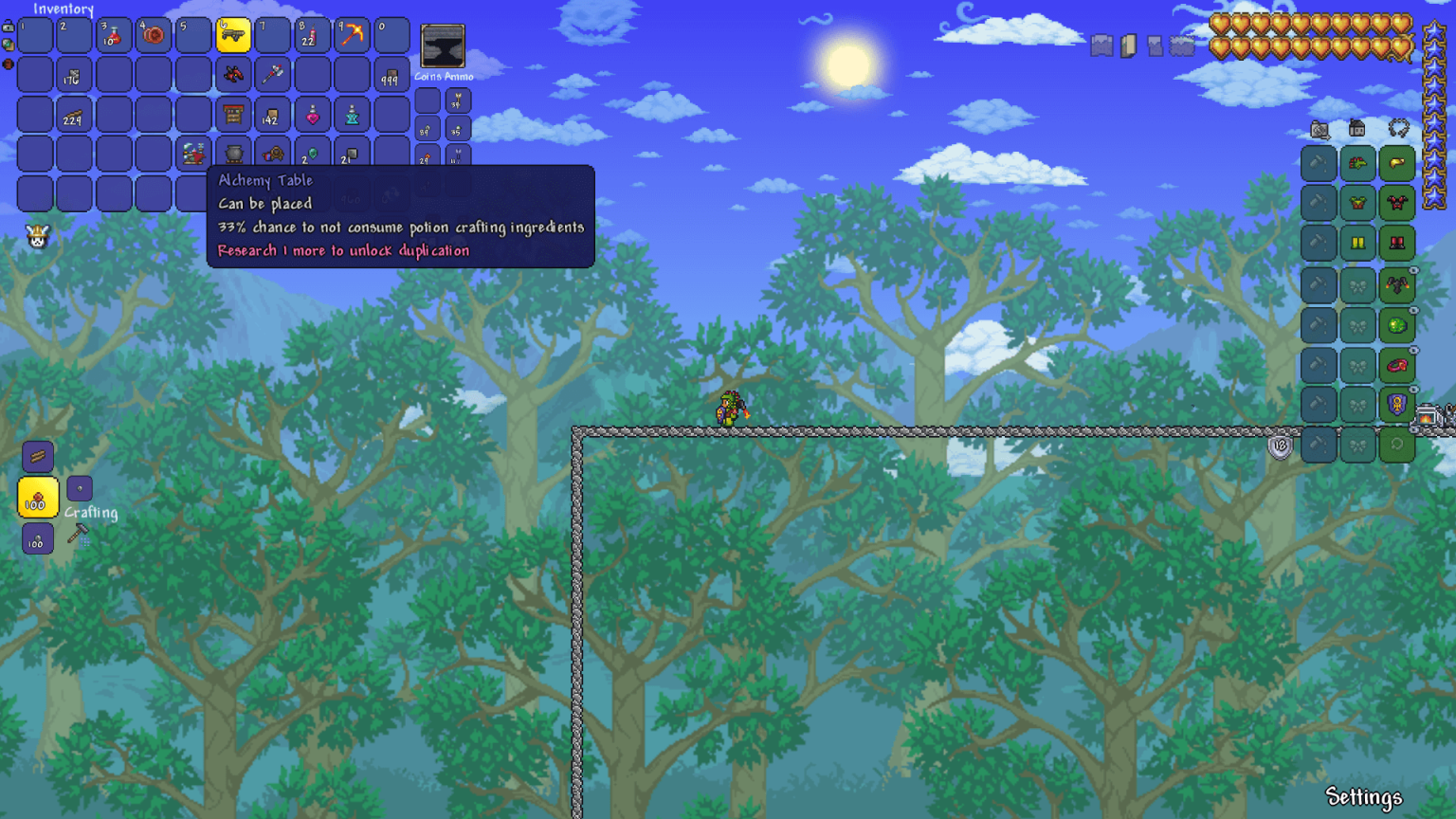
Task: Click the hammer dye slot next to the armor
Action: click(x=1318, y=163)
